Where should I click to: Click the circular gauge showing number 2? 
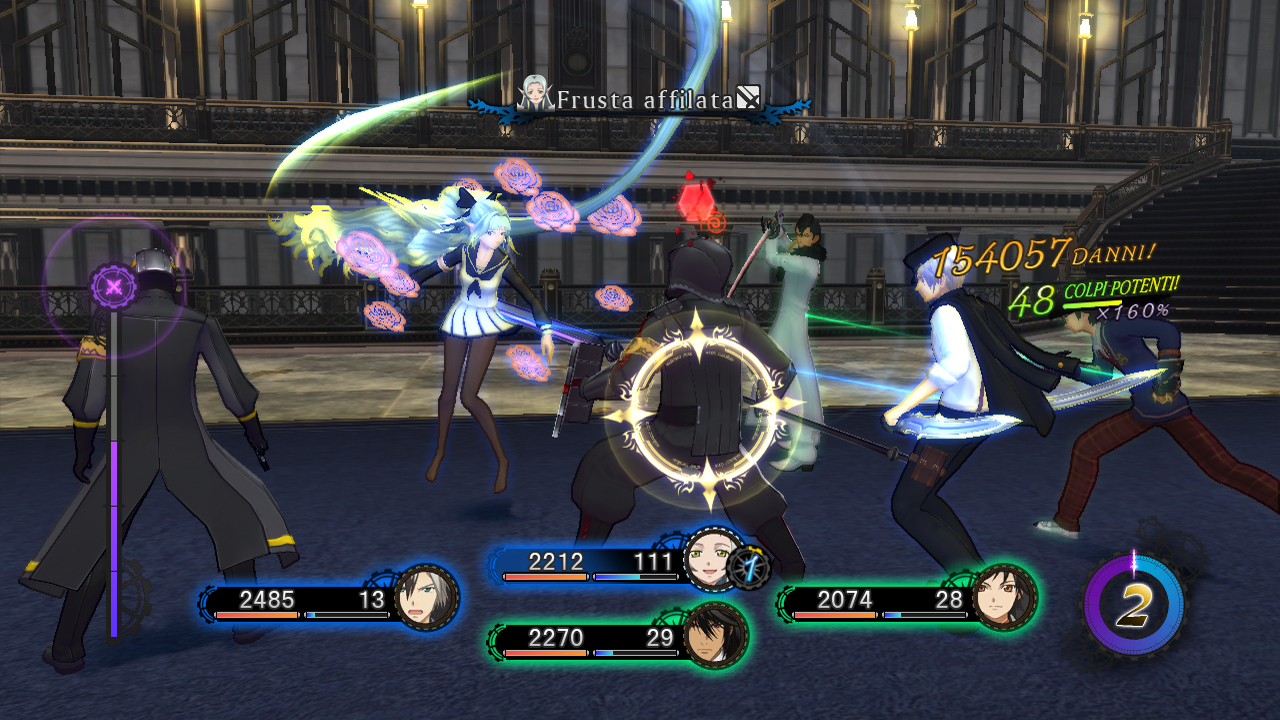(1133, 604)
